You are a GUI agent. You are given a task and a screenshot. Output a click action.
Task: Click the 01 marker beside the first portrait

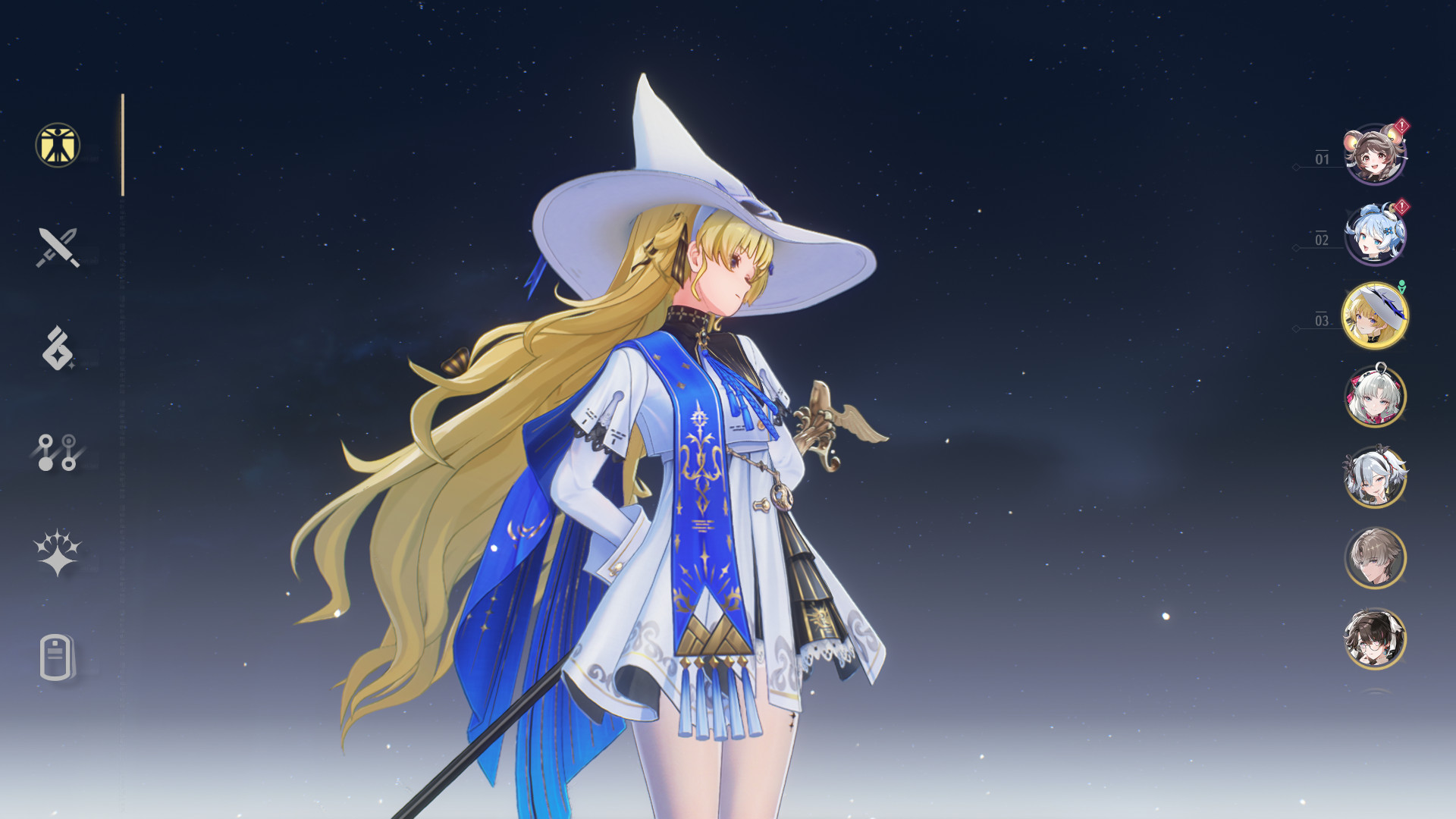(1323, 159)
